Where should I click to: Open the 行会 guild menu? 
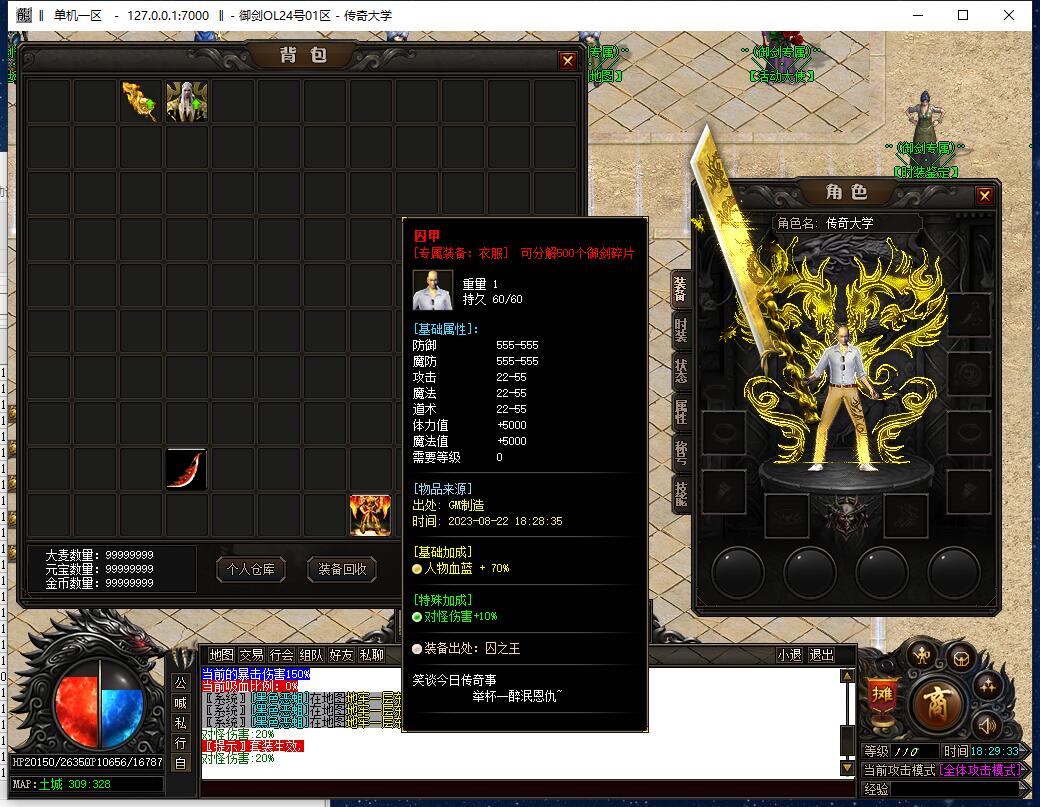[x=281, y=655]
